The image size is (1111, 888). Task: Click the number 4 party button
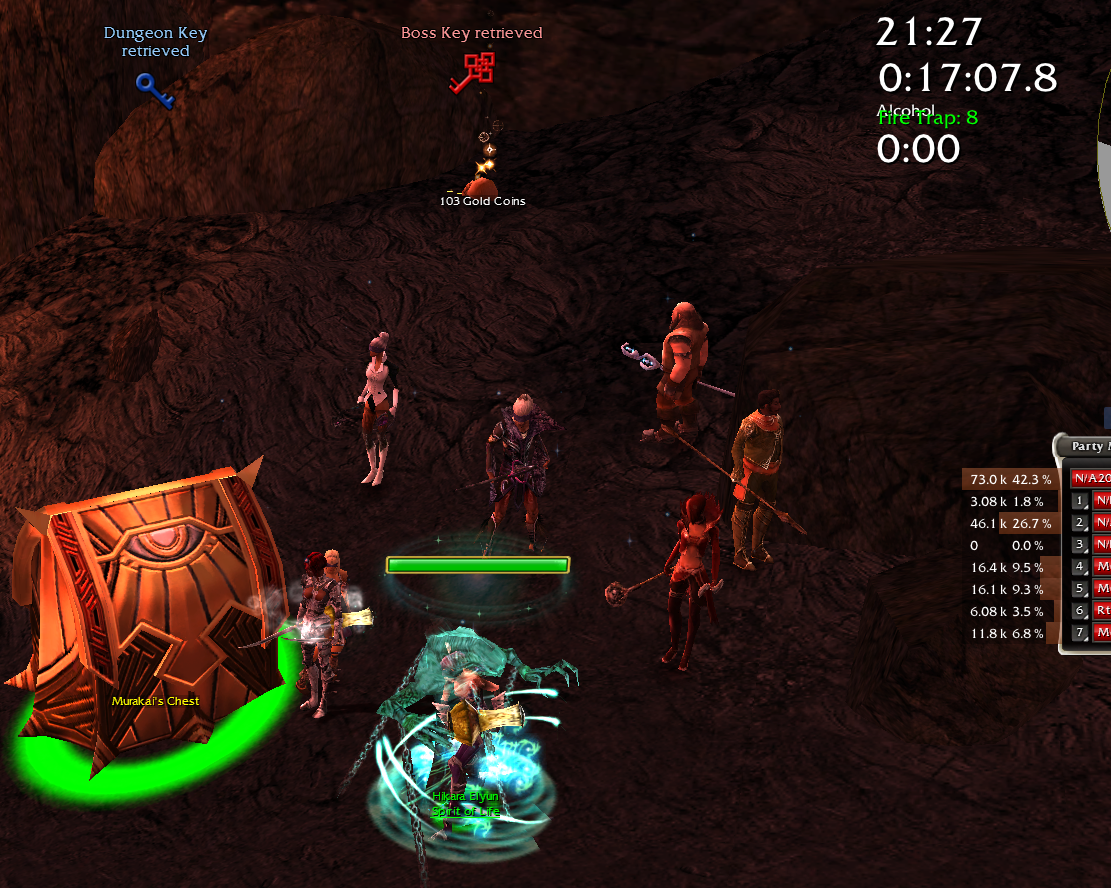(1079, 567)
